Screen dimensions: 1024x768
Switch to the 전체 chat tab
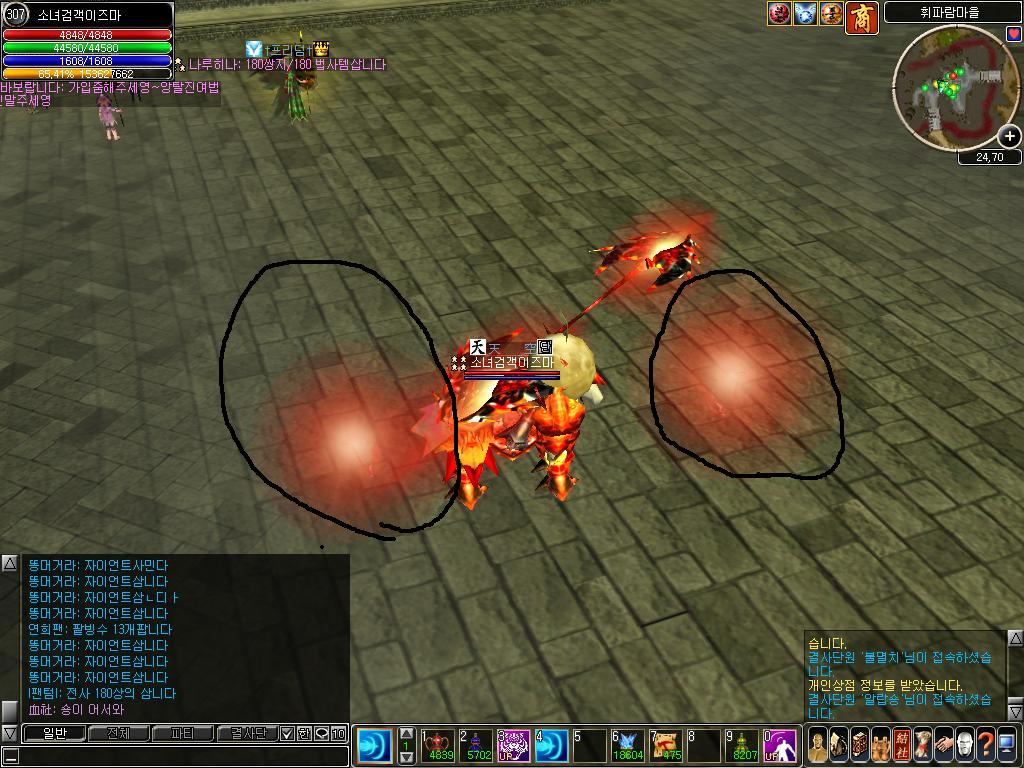click(118, 734)
